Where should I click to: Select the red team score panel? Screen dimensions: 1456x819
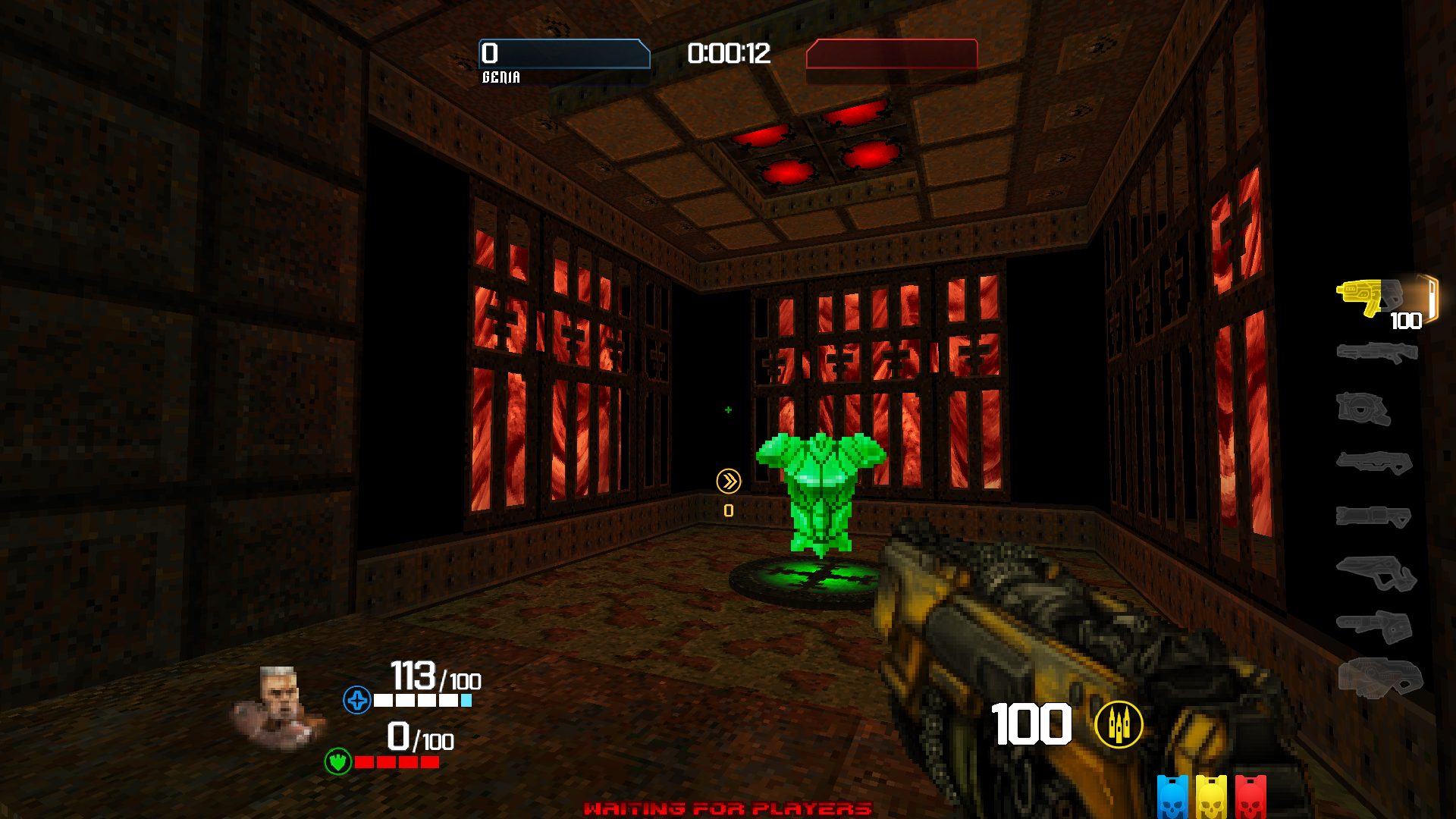892,54
